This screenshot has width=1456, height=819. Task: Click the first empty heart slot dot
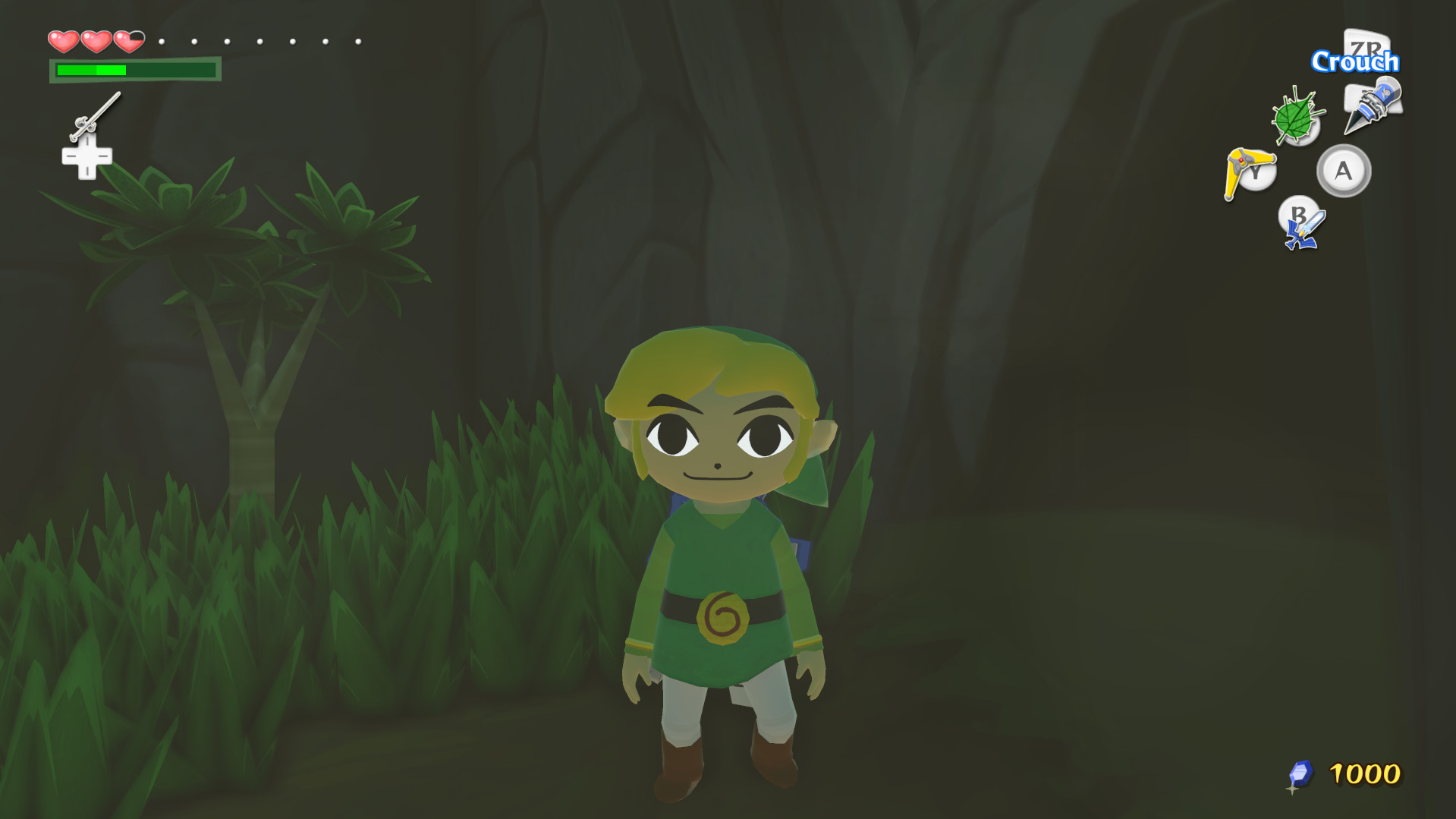162,42
